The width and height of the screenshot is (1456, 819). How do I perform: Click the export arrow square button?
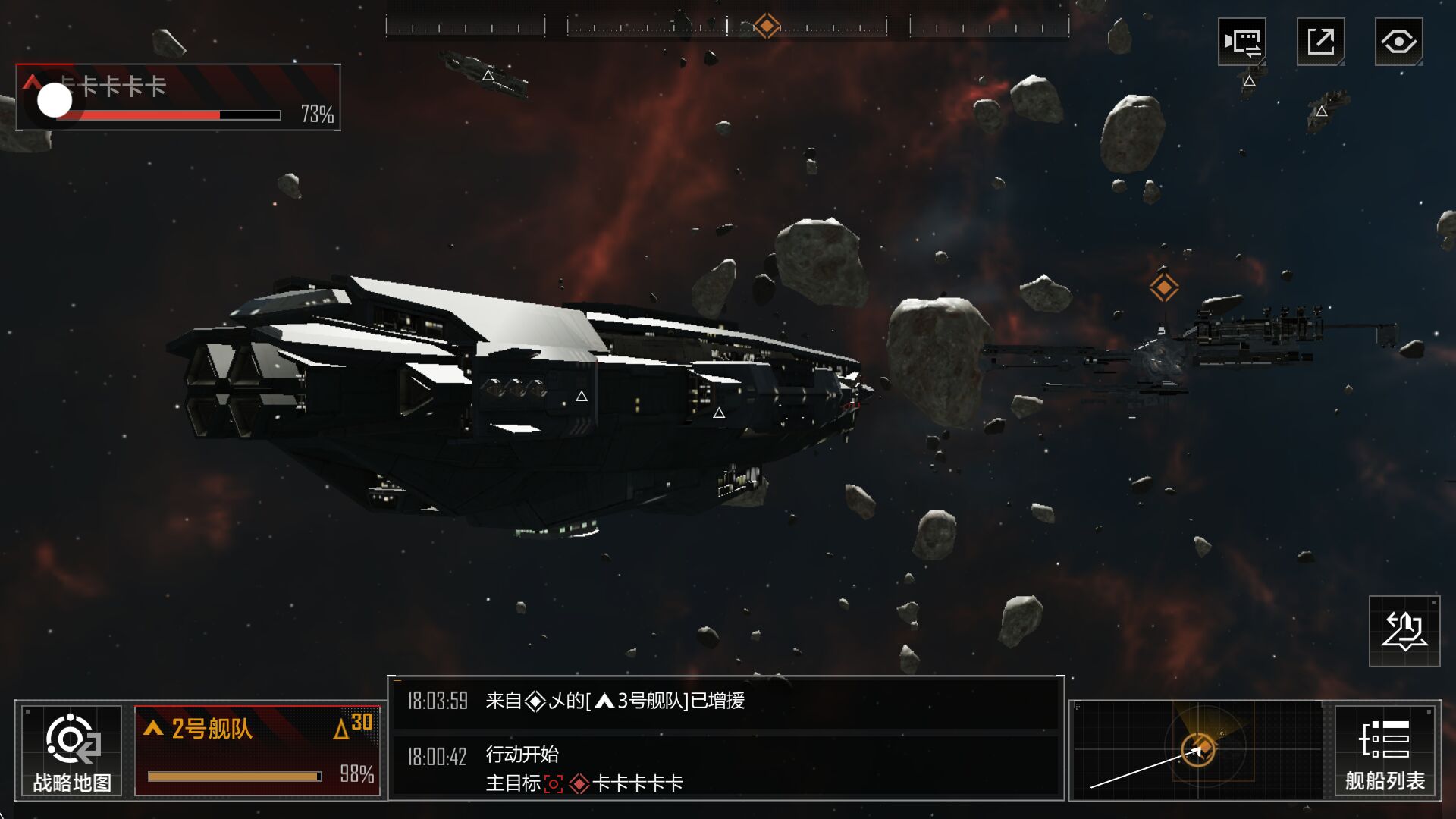[1320, 42]
